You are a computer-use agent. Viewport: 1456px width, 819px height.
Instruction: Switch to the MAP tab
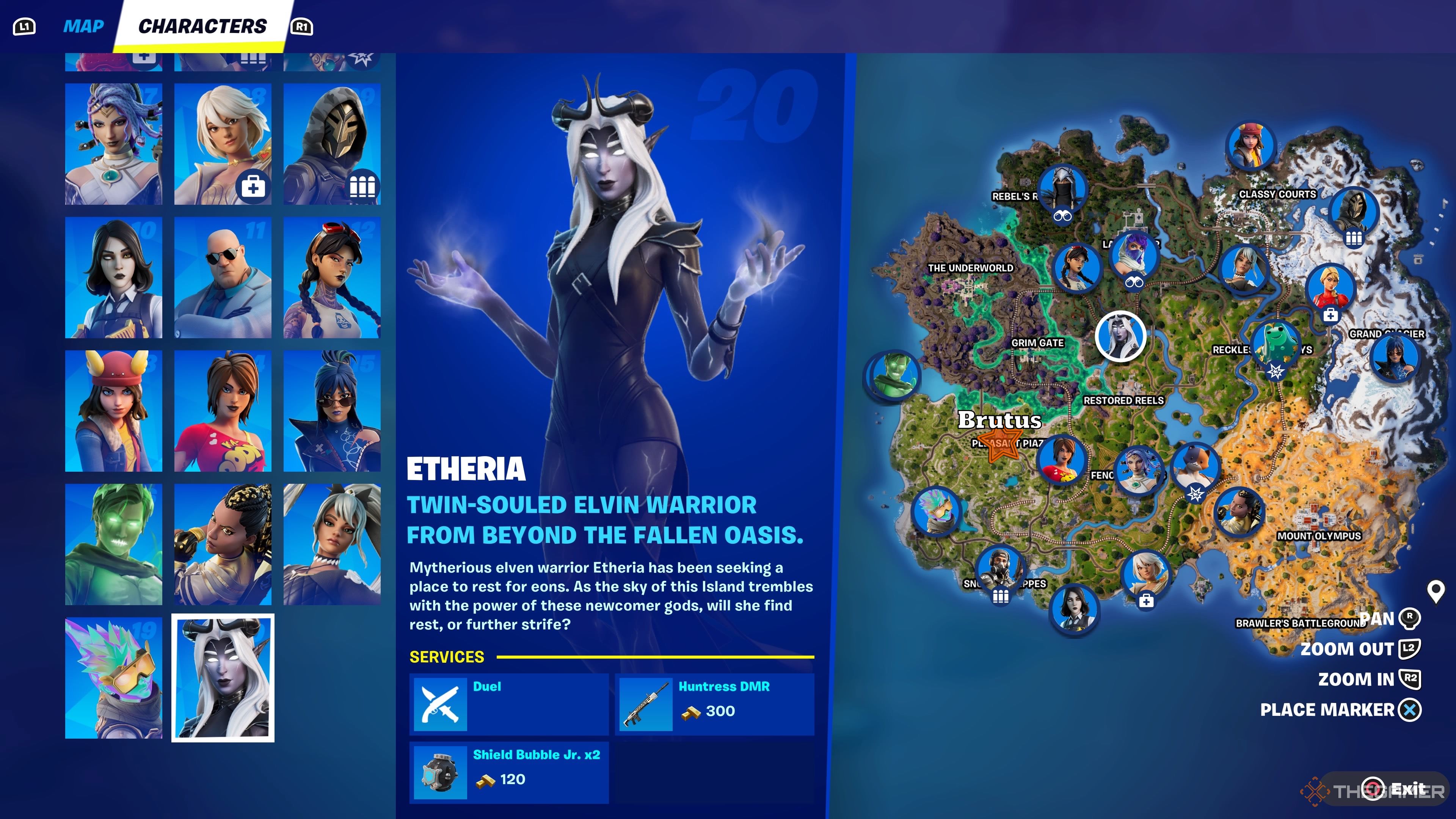(x=83, y=25)
